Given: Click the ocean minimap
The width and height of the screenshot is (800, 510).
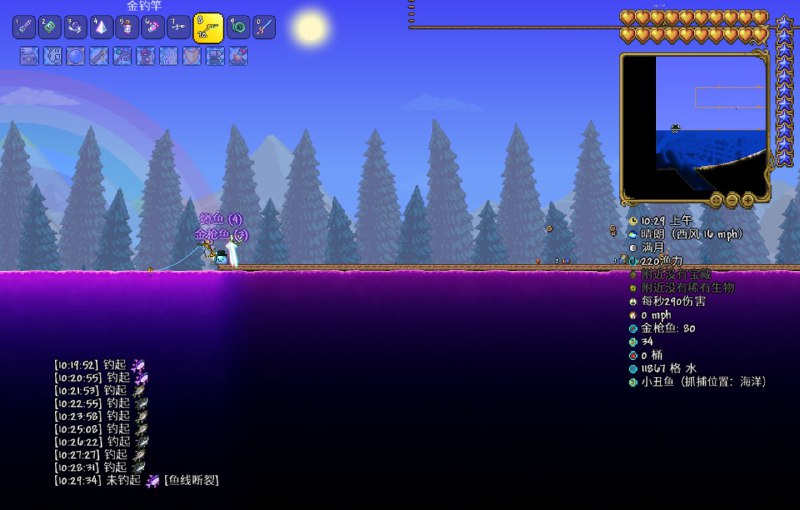Looking at the screenshot, I should click(694, 121).
